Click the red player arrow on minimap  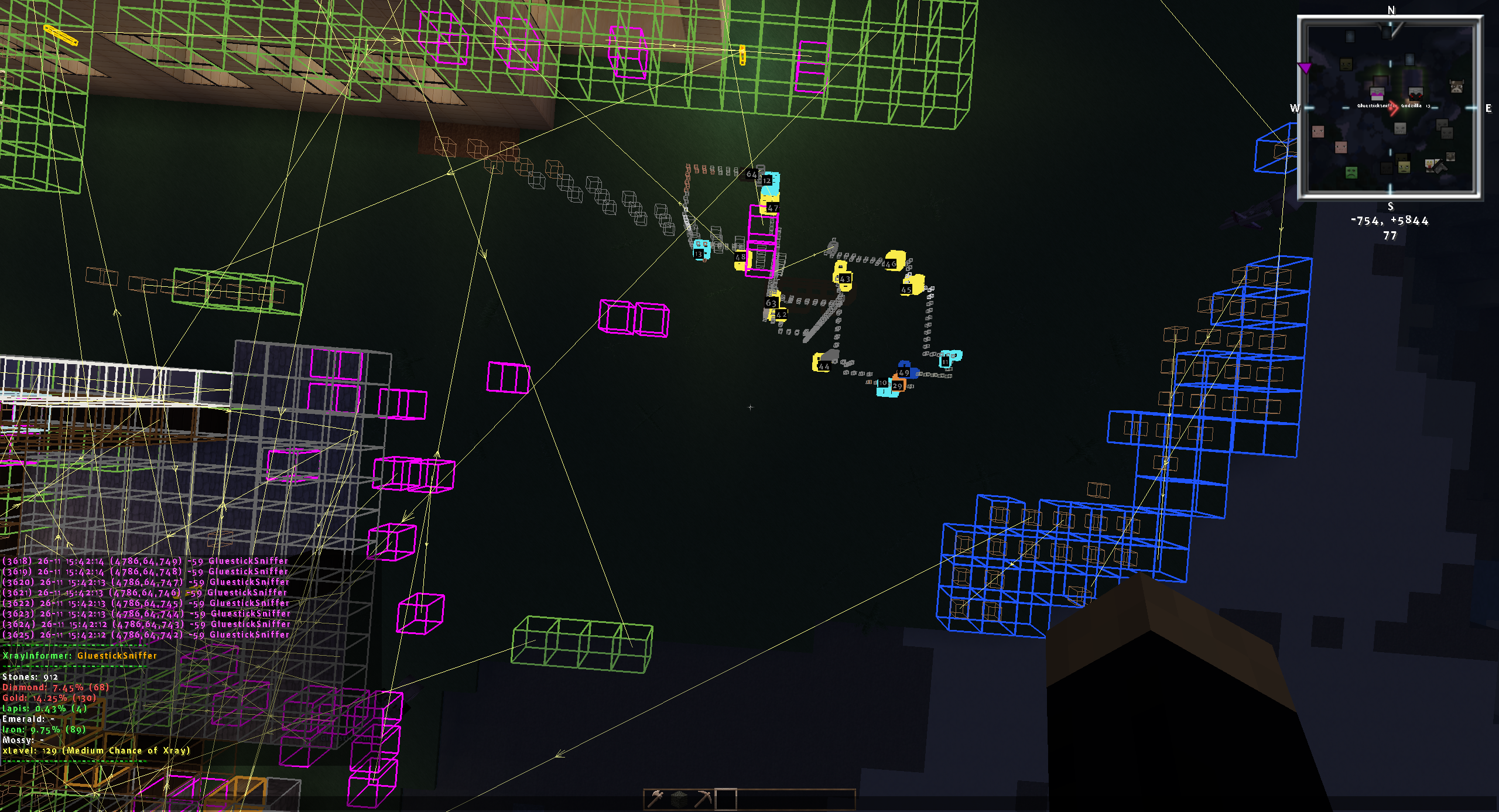[1393, 109]
